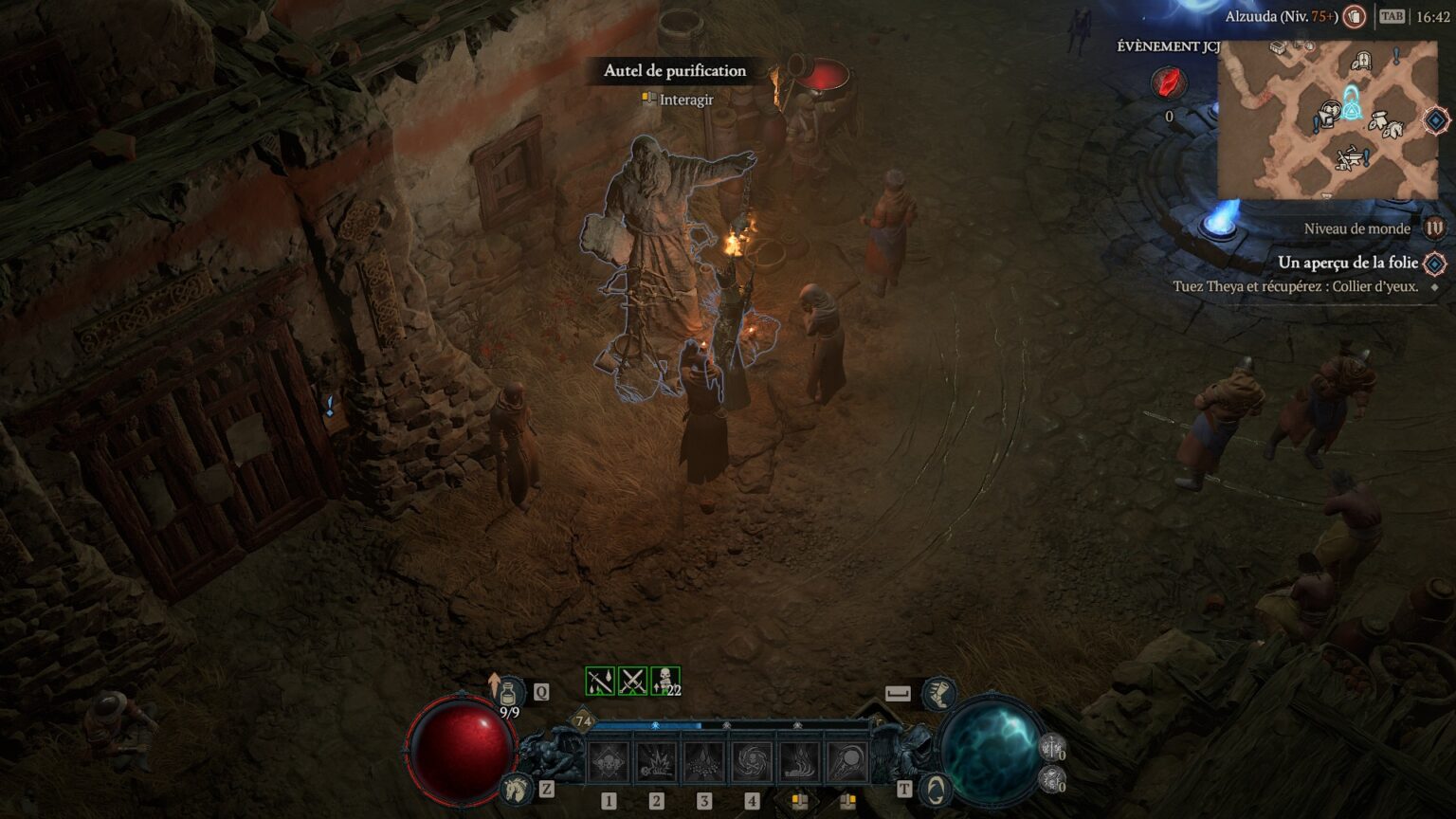
Task: Use the swirling skull skill in slot 4
Action: tap(752, 763)
